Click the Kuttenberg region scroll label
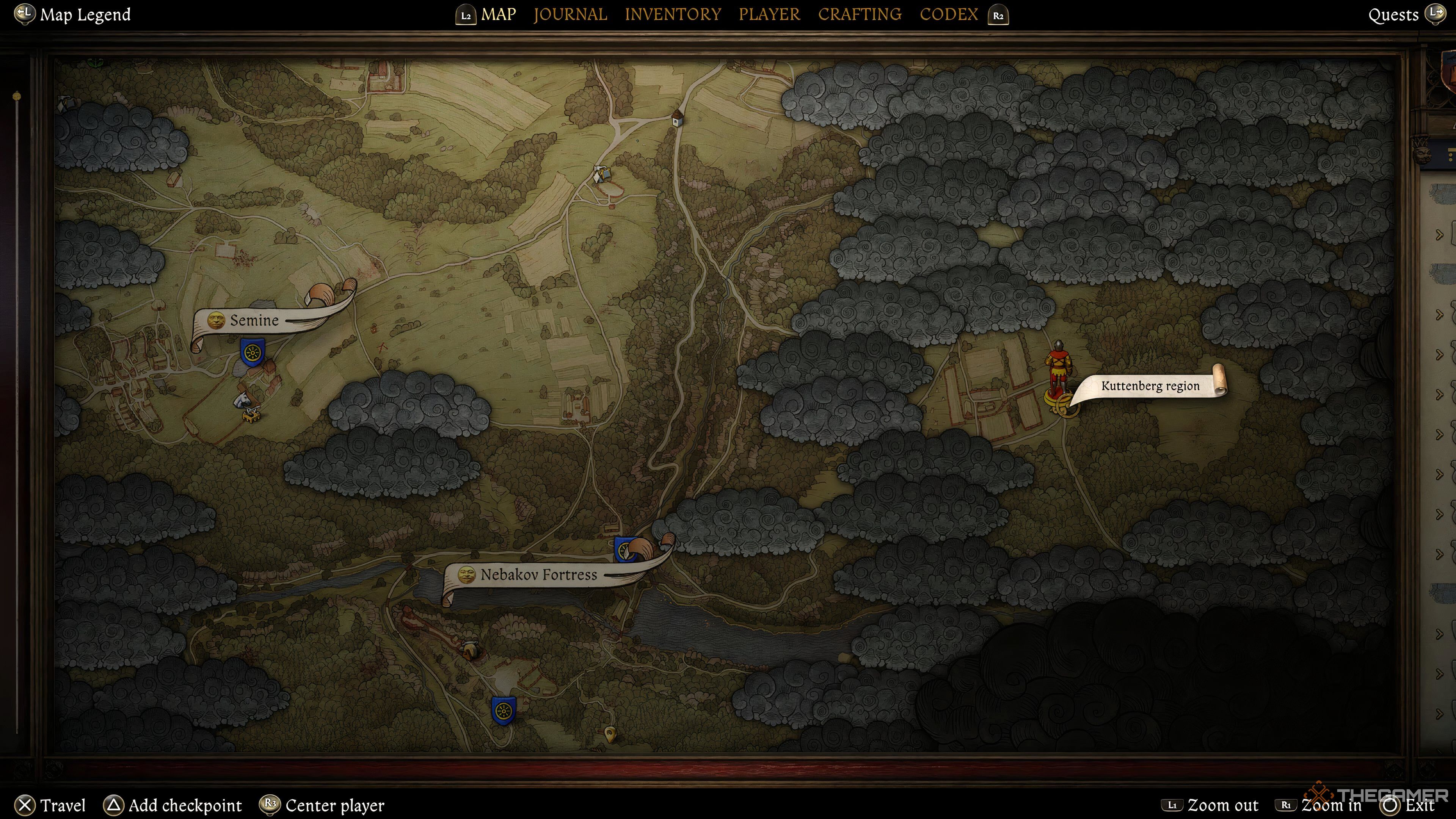The image size is (1456, 819). click(x=1150, y=386)
